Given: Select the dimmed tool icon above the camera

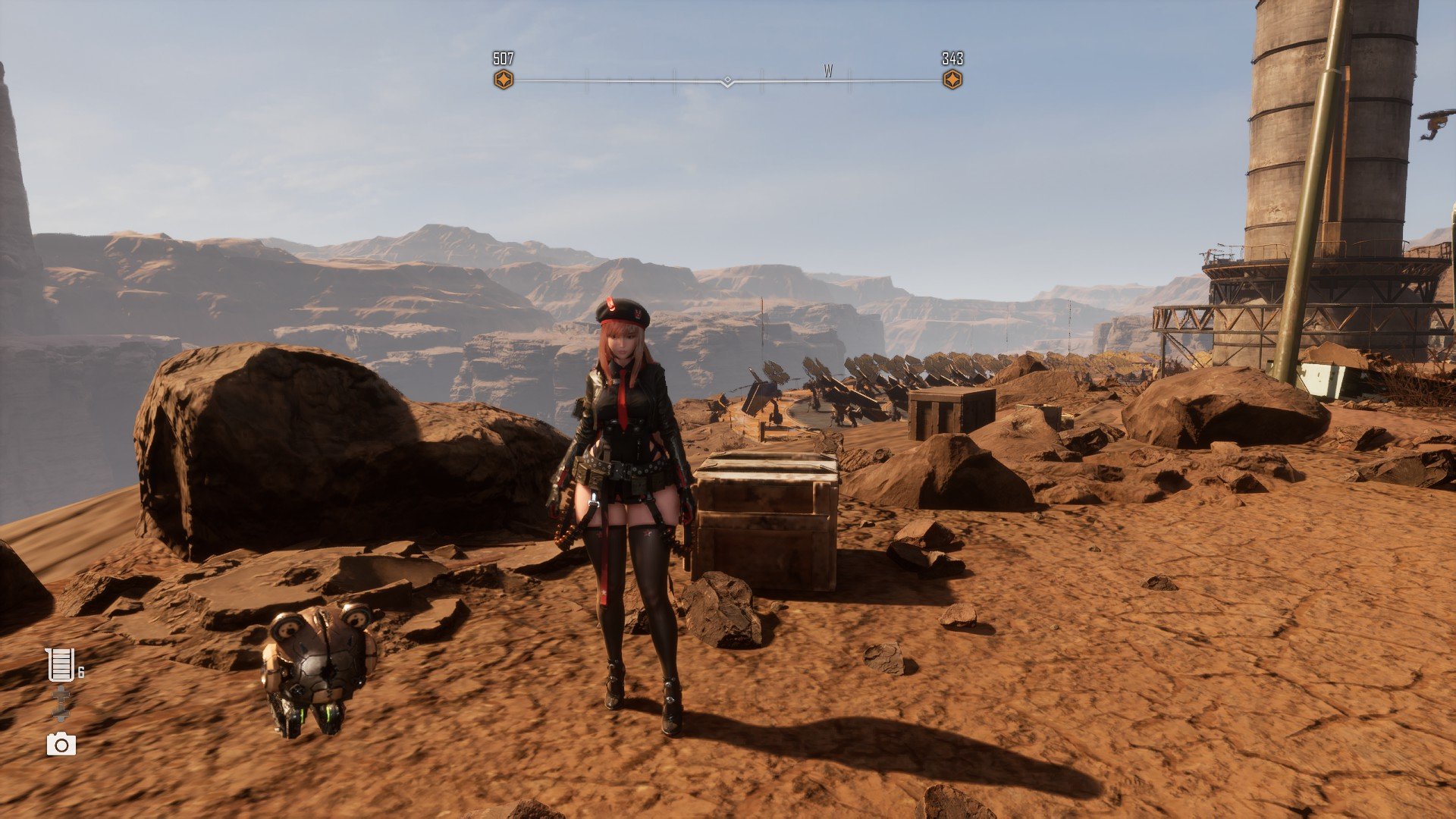Looking at the screenshot, I should tap(61, 703).
